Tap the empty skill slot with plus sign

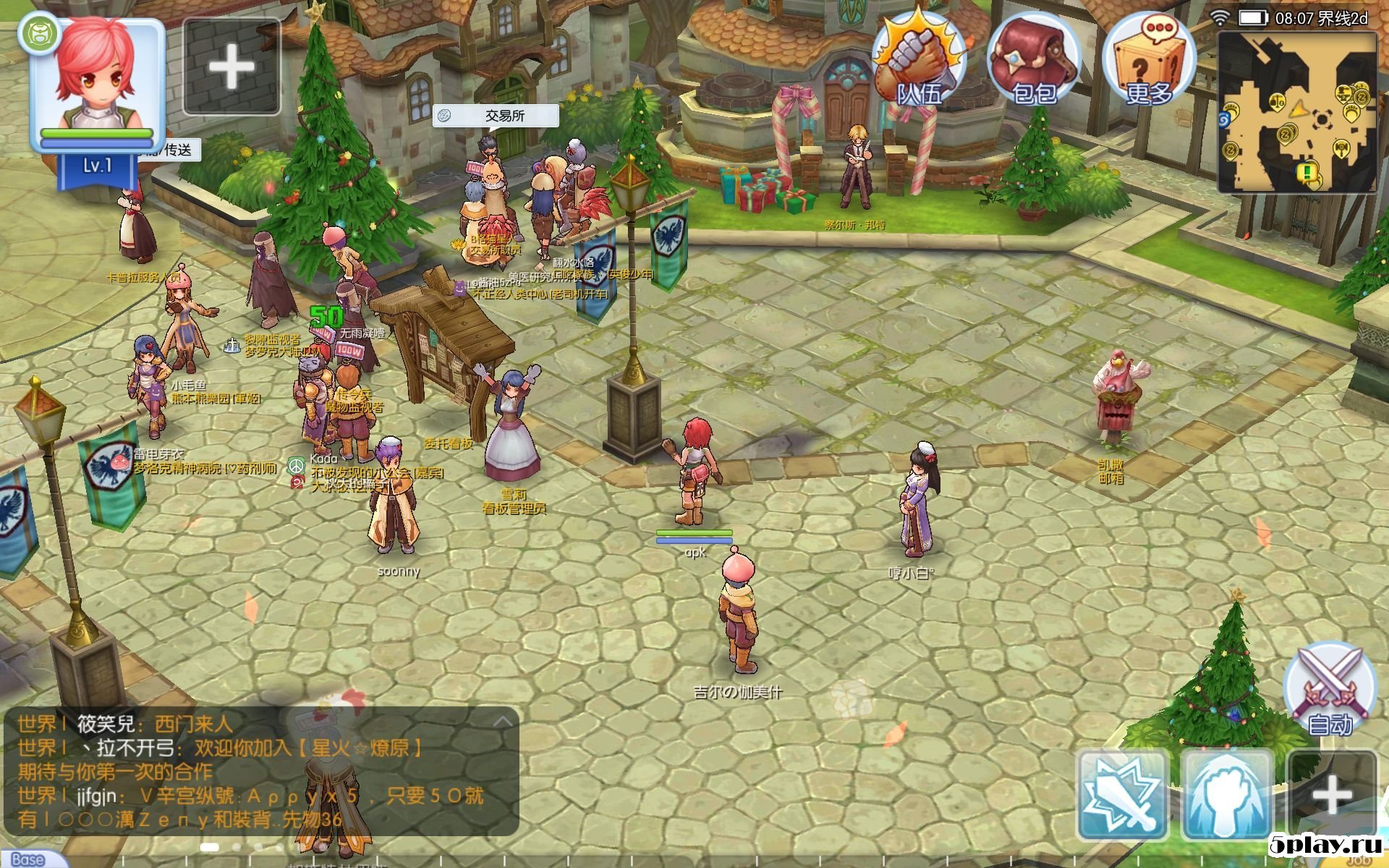tap(1332, 794)
